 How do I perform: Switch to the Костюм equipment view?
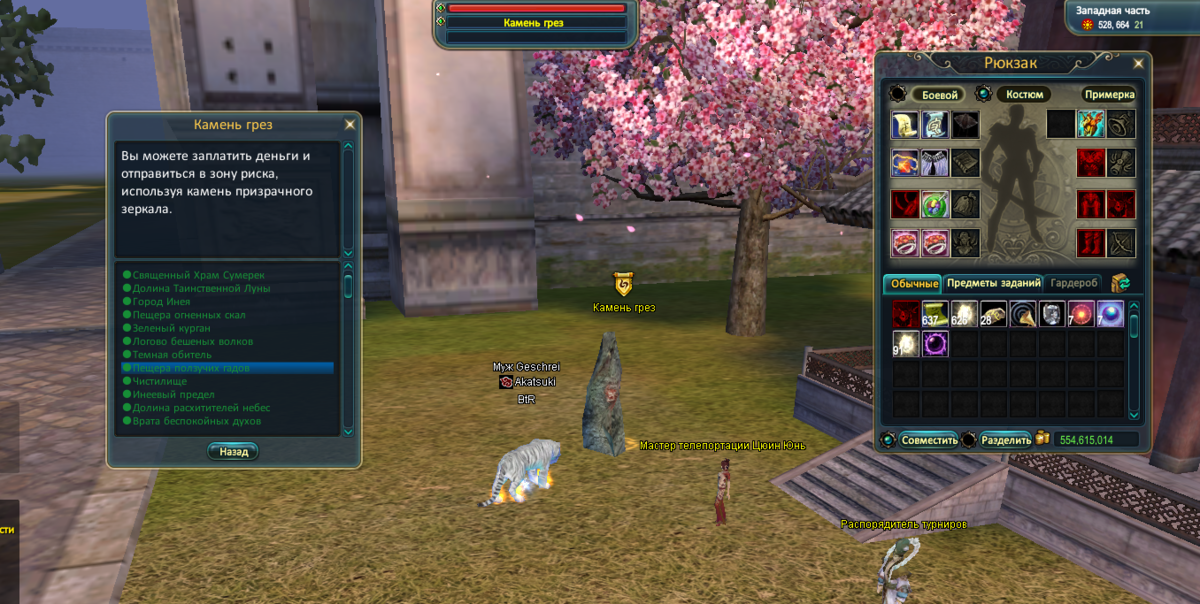[x=1023, y=95]
